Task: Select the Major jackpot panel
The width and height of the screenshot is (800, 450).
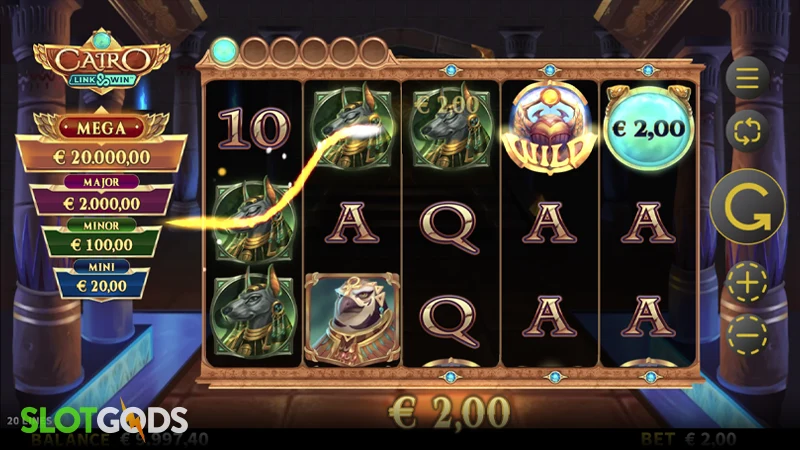Action: (100, 194)
